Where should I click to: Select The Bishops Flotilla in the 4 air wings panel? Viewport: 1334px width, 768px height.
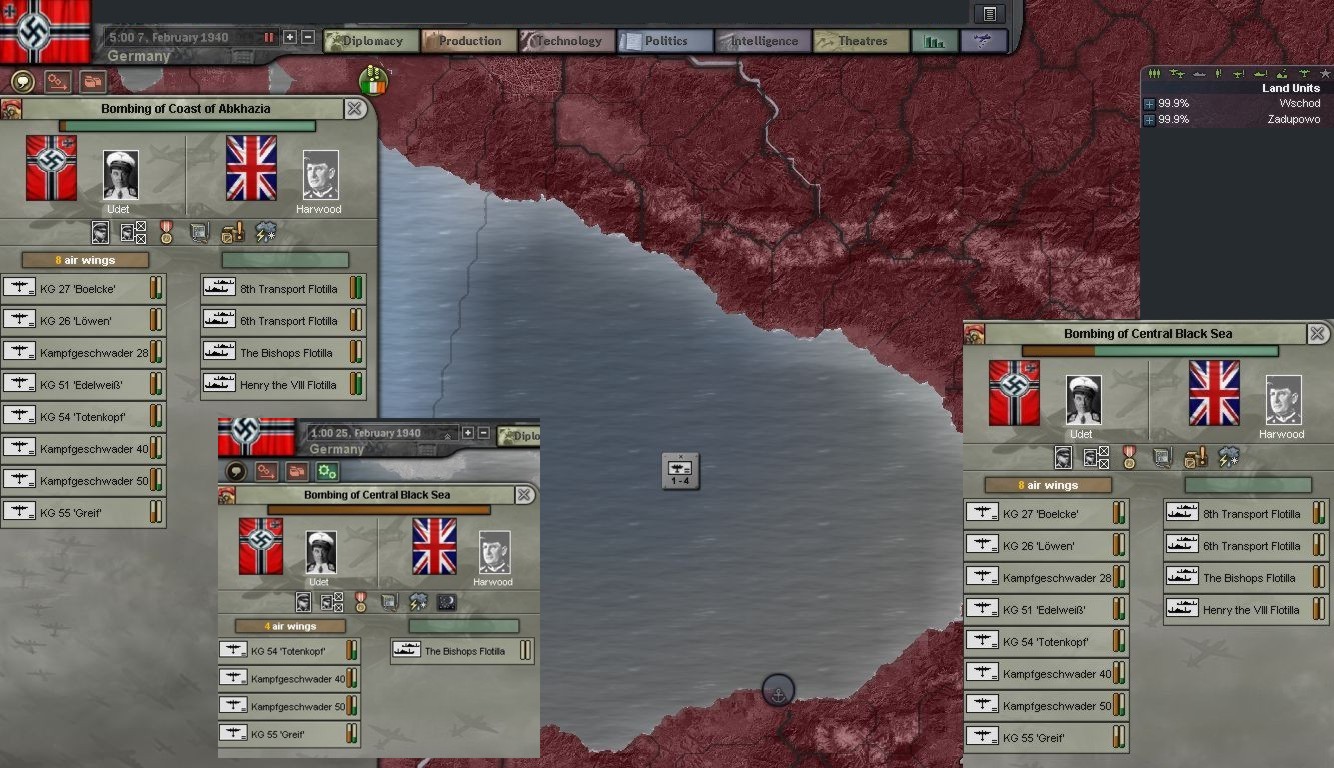pos(462,651)
